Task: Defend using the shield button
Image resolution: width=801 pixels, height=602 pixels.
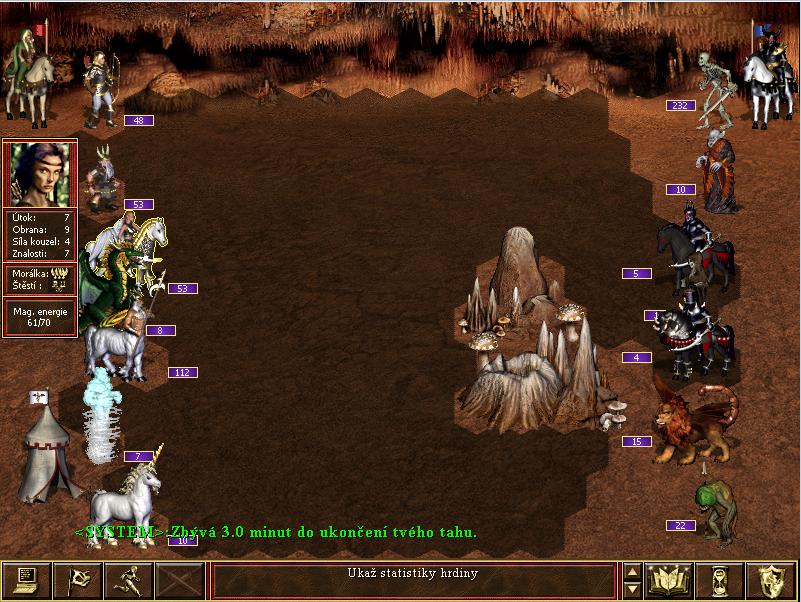Action: point(772,580)
